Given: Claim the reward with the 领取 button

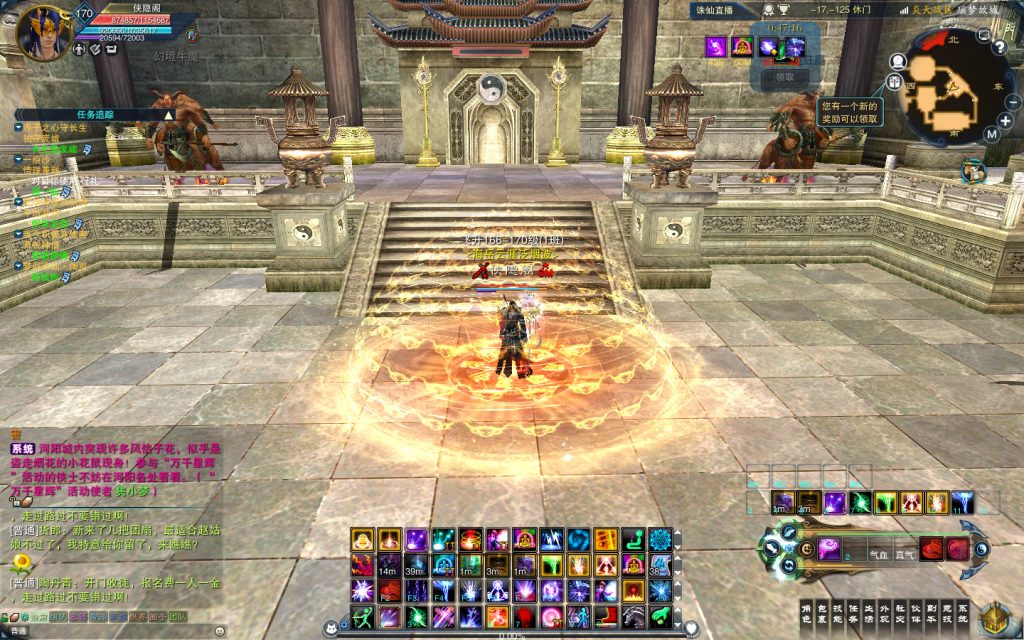Looking at the screenshot, I should [x=785, y=77].
